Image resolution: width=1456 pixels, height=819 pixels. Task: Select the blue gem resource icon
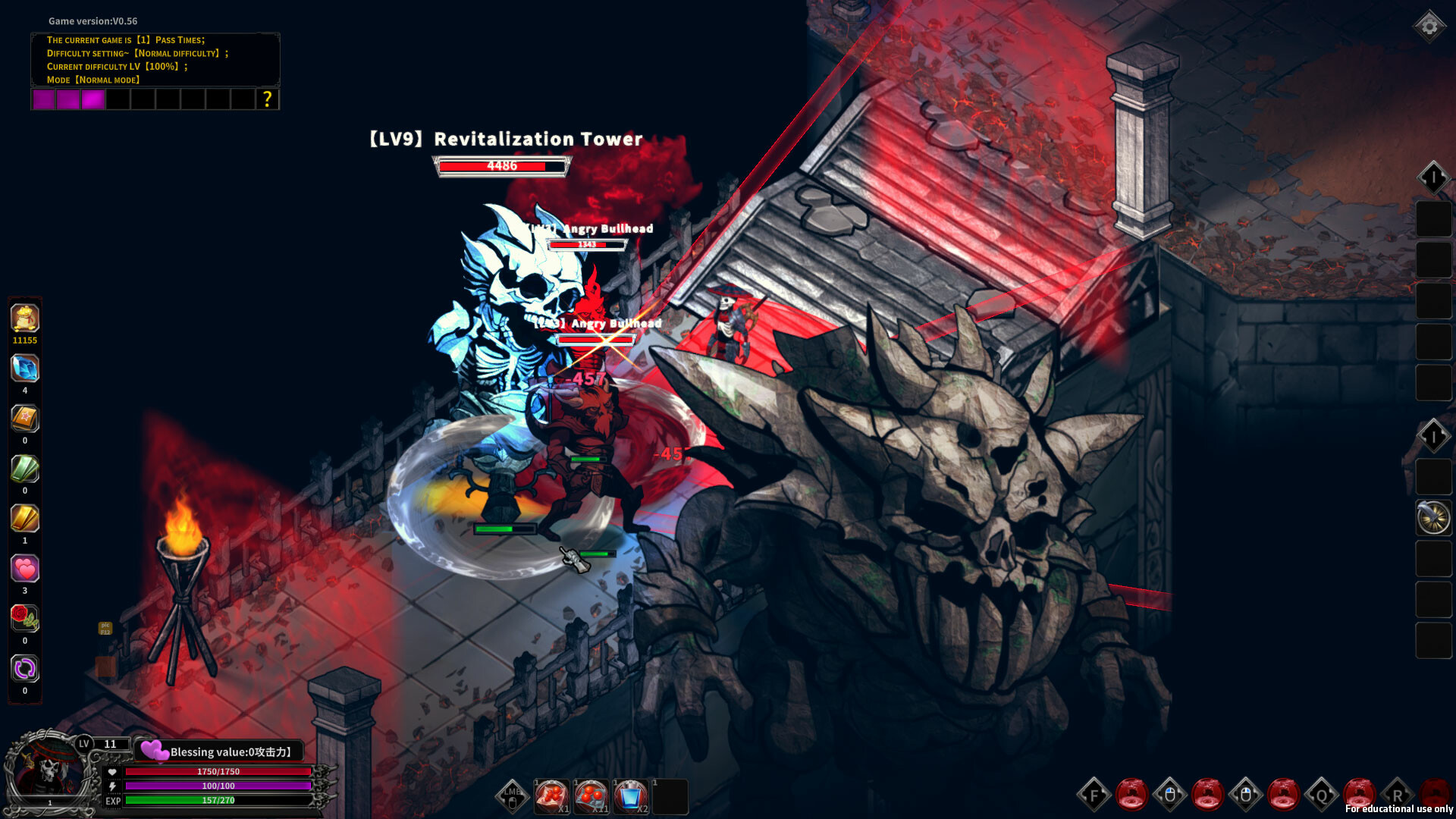pyautogui.click(x=25, y=369)
